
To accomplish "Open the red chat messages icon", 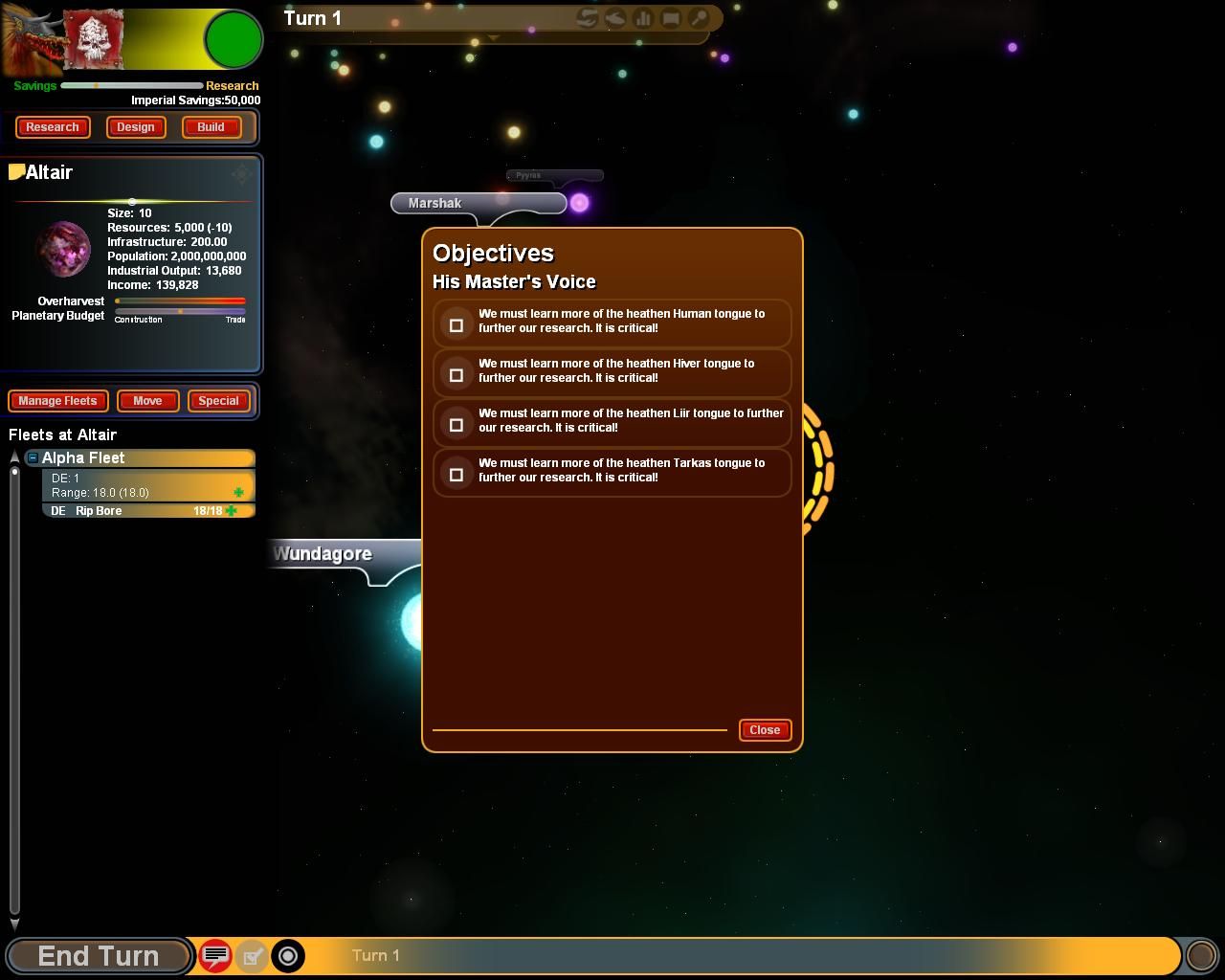I will pos(215,955).
